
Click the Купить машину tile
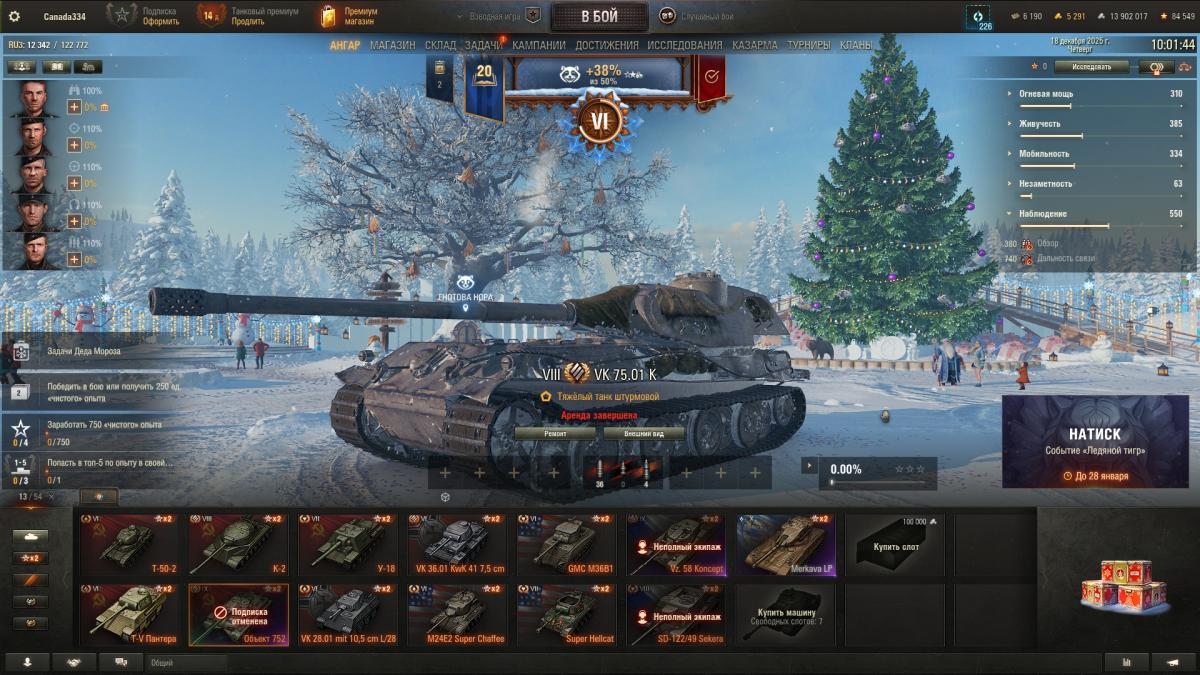785,615
